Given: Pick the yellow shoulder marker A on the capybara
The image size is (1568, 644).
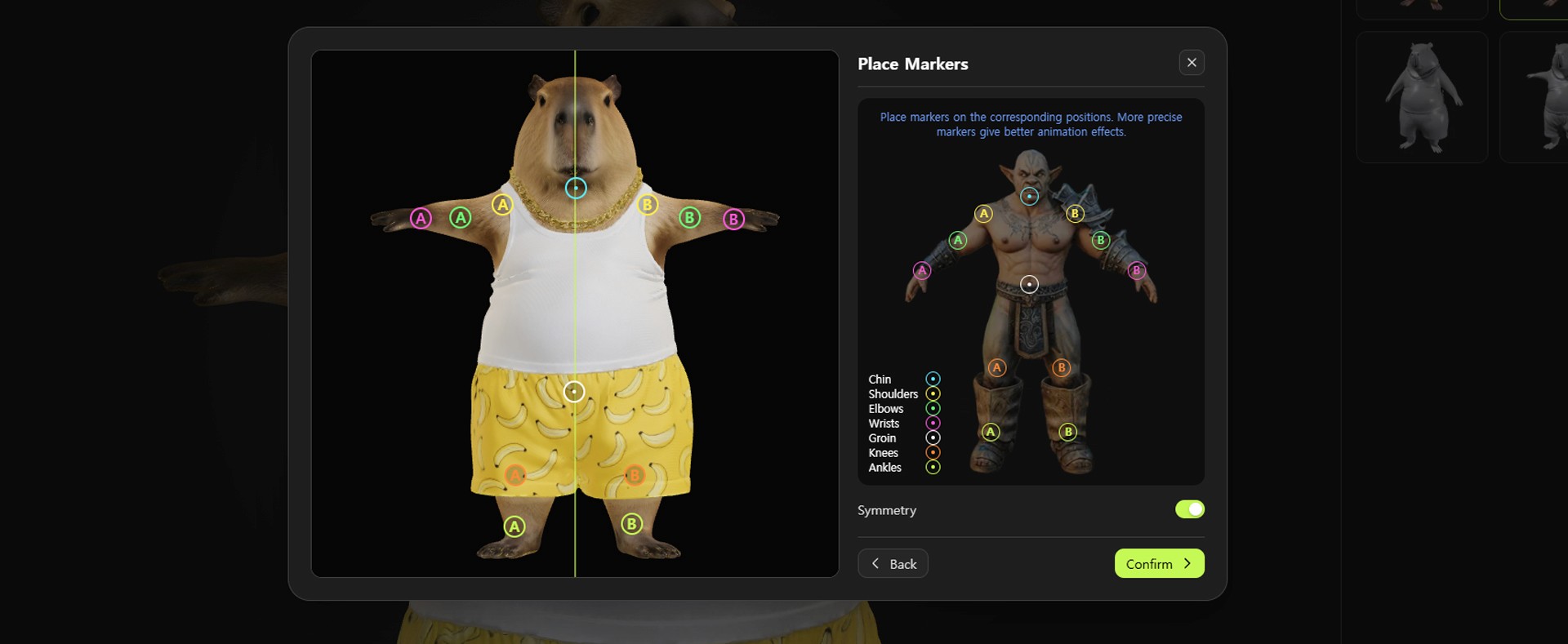Looking at the screenshot, I should pos(502,205).
